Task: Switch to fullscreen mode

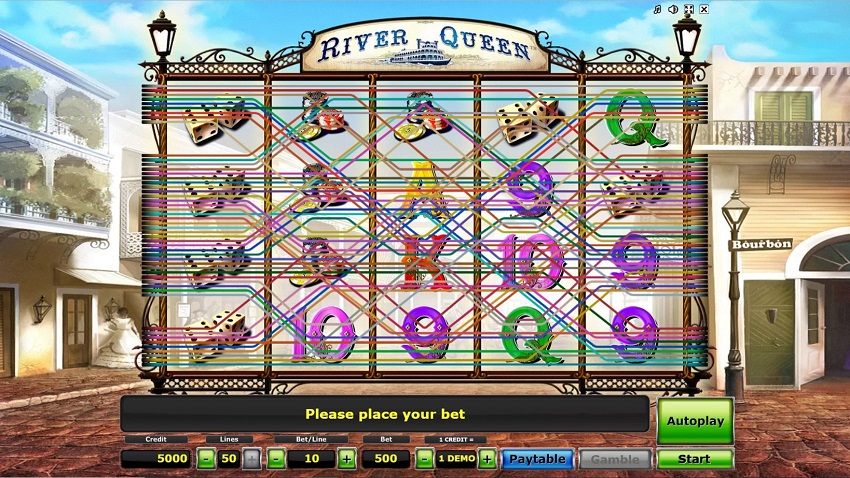Action: tap(689, 10)
